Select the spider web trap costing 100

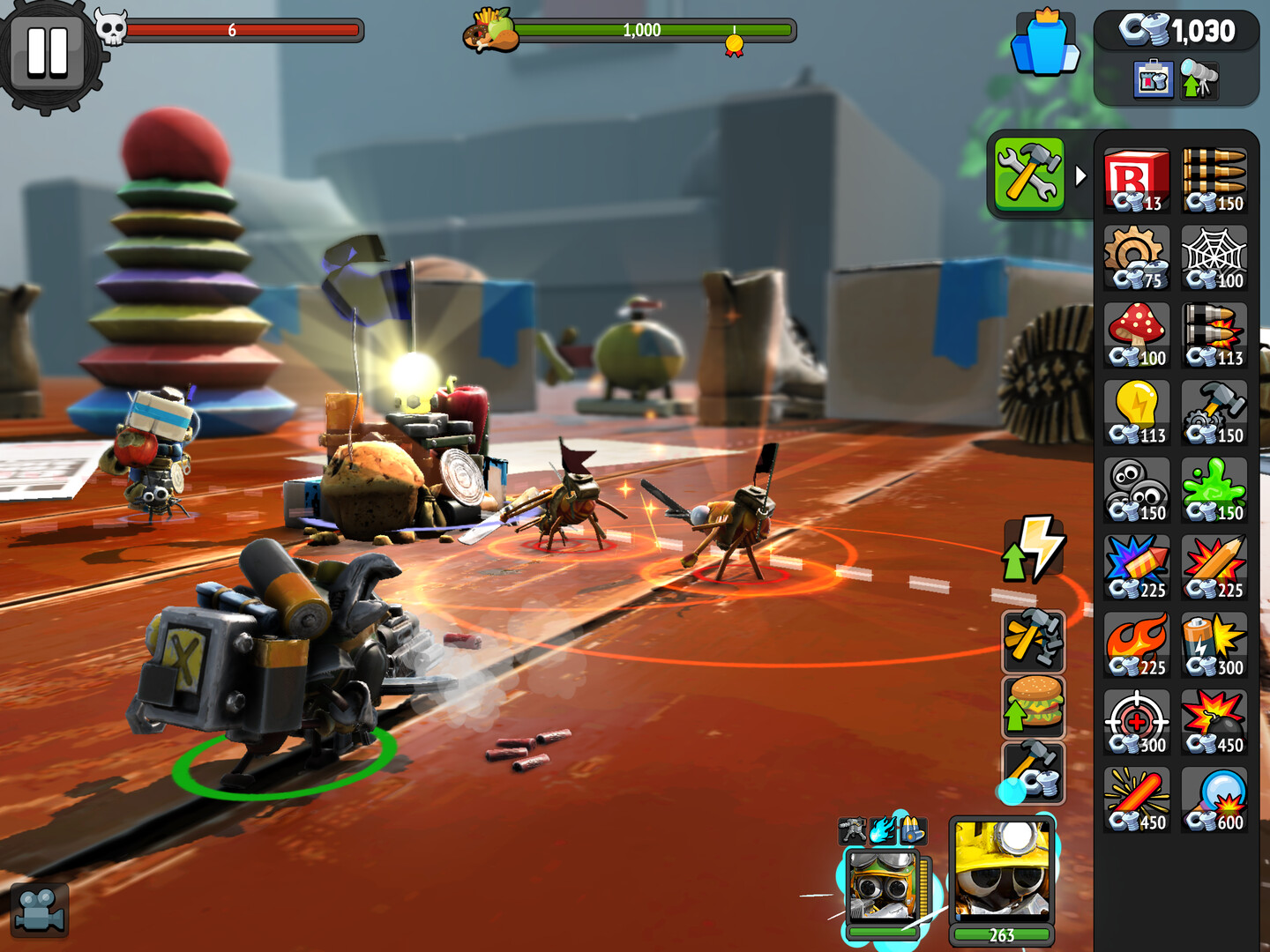(1214, 257)
